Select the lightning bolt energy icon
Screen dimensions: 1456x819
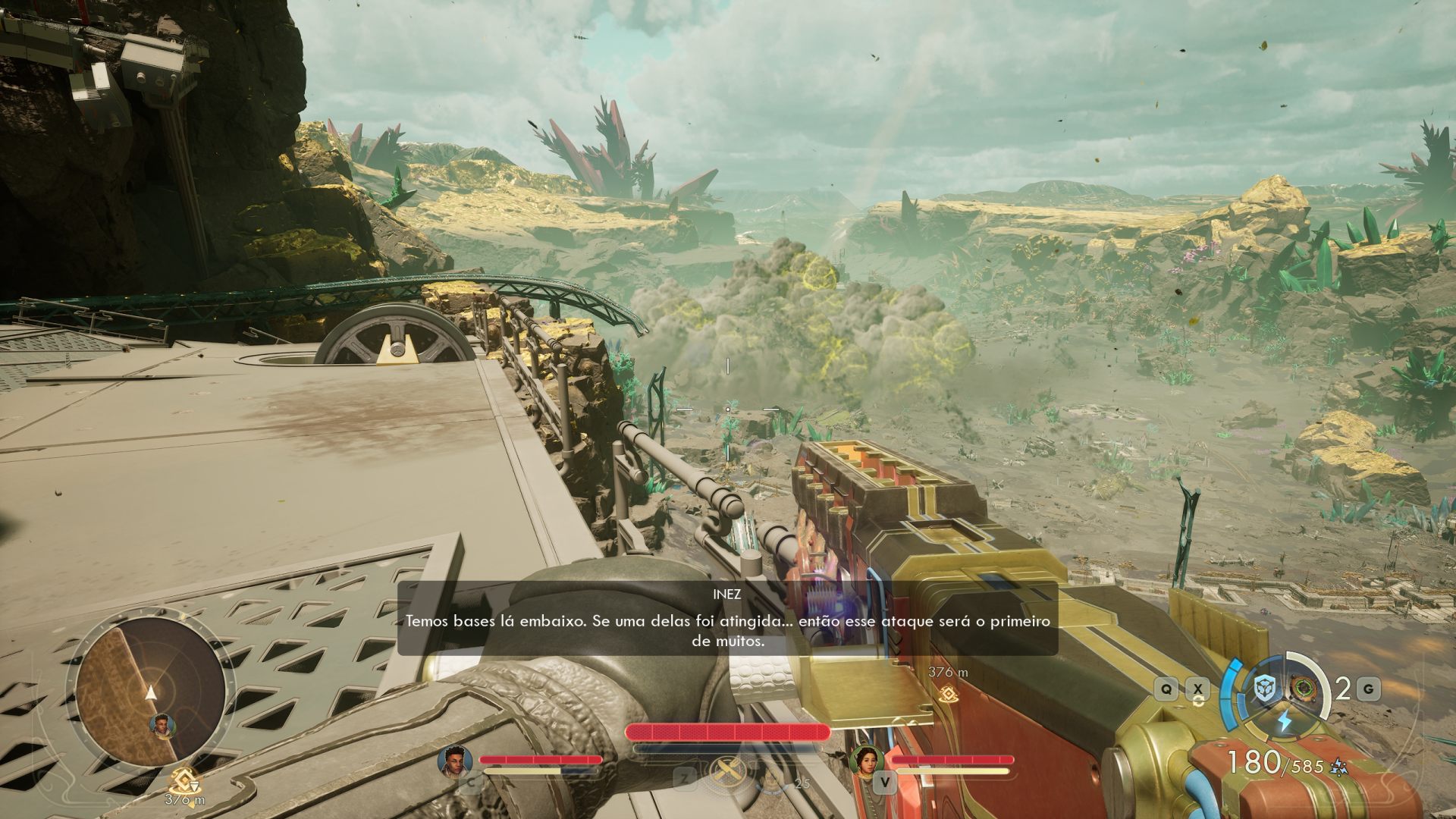click(x=1284, y=719)
